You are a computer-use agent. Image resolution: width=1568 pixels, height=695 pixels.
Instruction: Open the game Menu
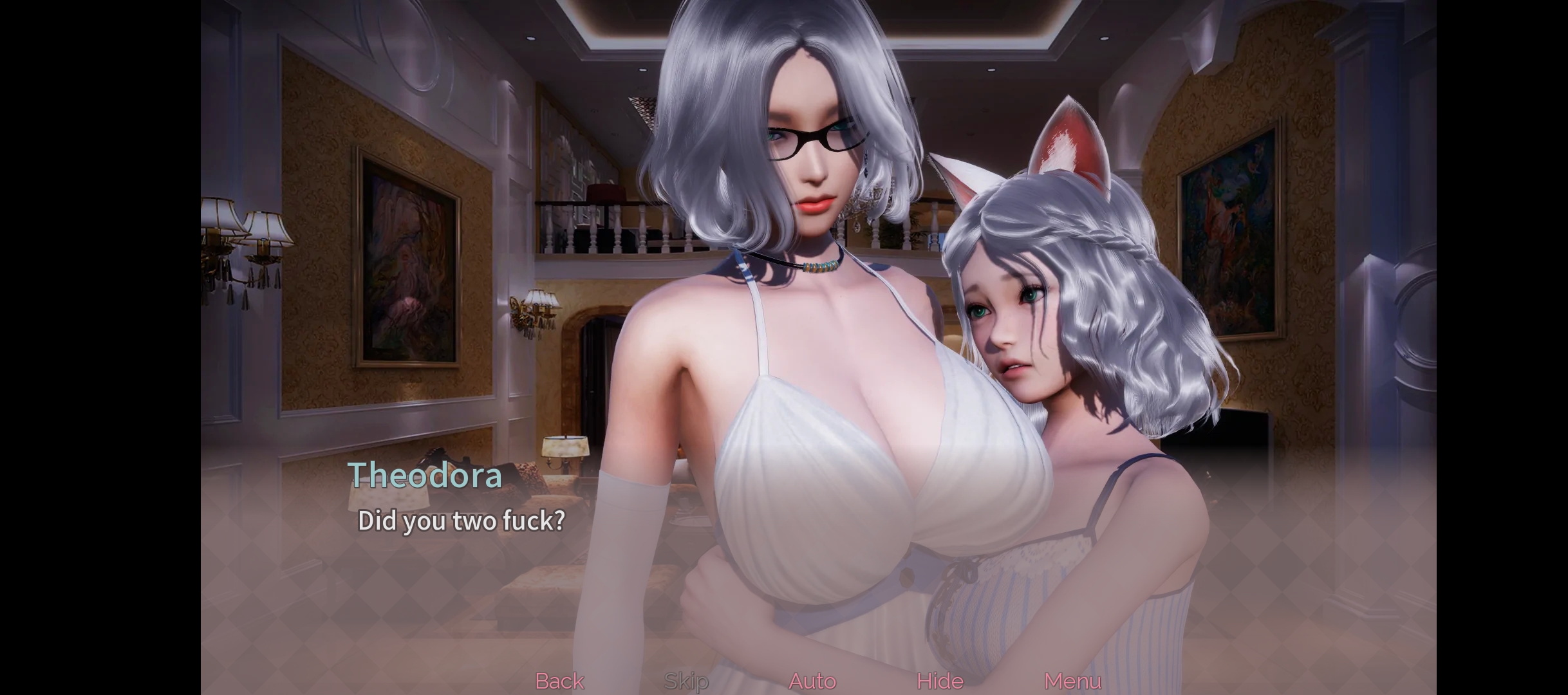tap(1072, 681)
